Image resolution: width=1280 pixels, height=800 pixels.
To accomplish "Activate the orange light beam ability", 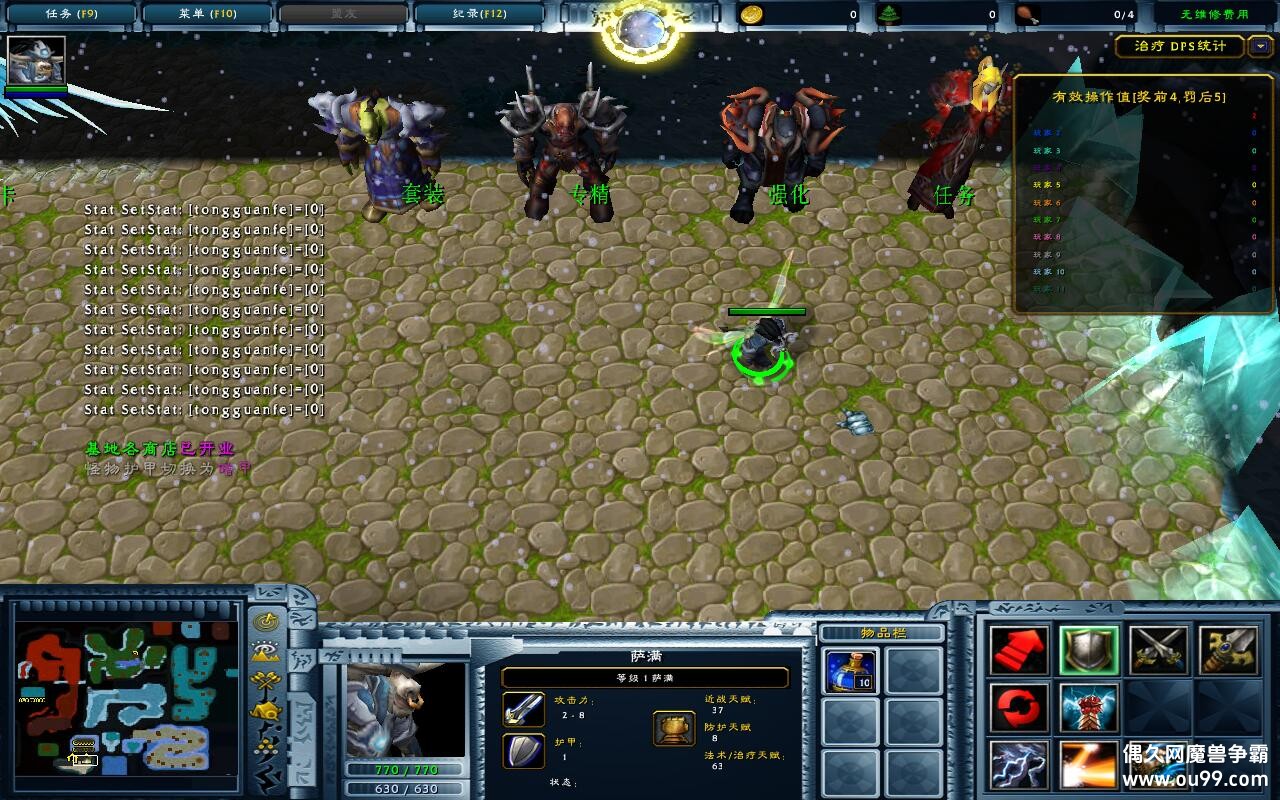I will coord(1089,765).
